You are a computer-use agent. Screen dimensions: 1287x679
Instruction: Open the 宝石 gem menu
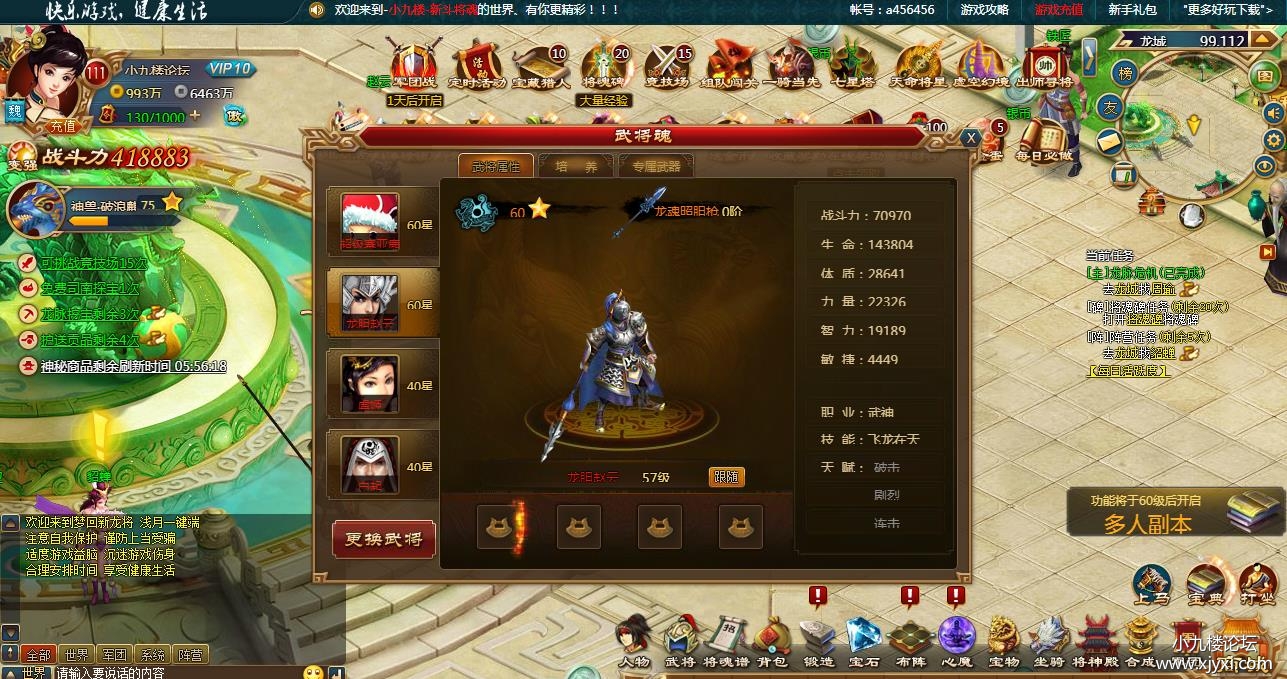tap(863, 641)
